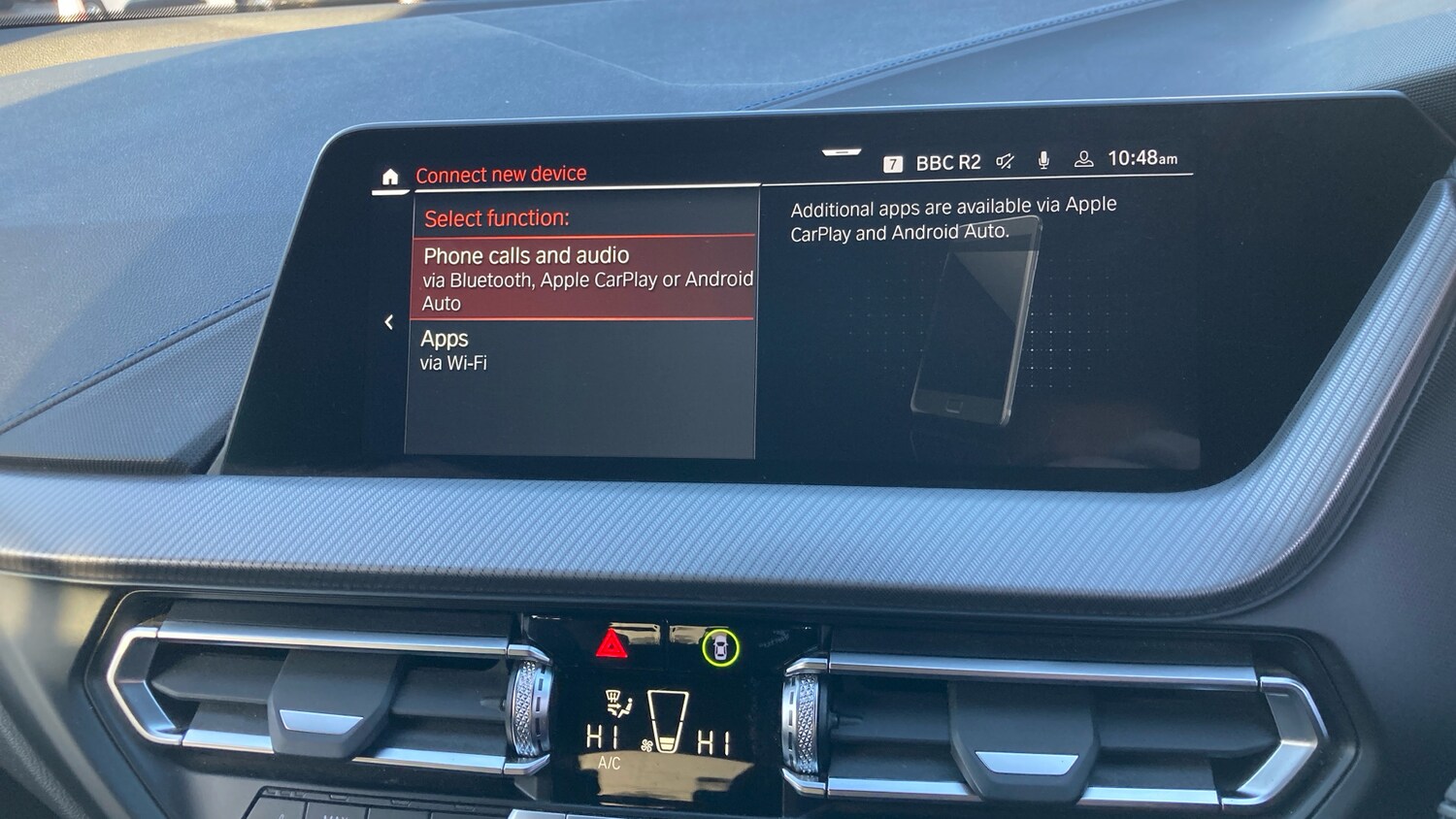
Task: Open the BBC R2 radio station indicator
Action: (946, 163)
